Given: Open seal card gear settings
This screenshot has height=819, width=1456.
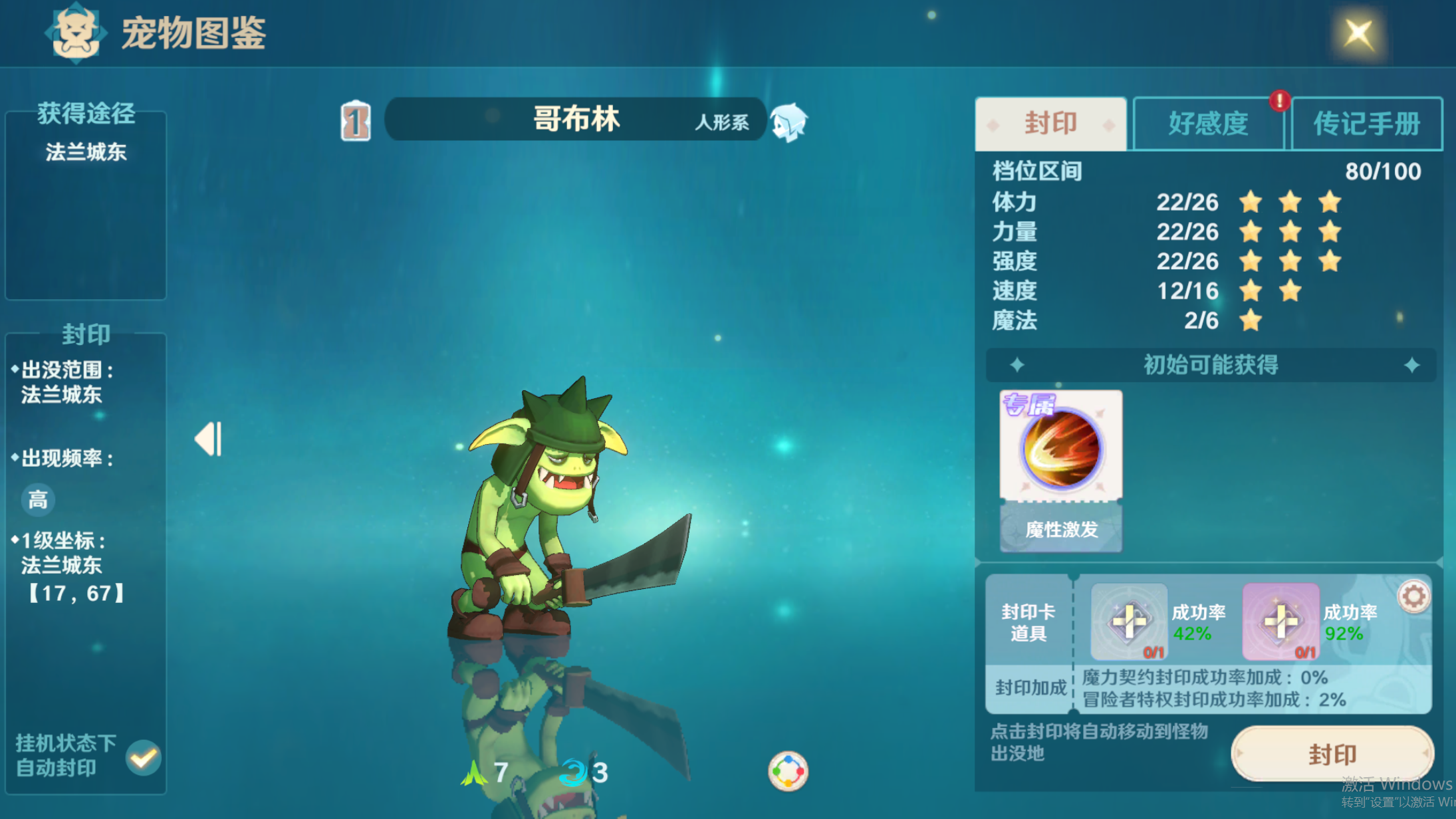Looking at the screenshot, I should pyautogui.click(x=1413, y=596).
